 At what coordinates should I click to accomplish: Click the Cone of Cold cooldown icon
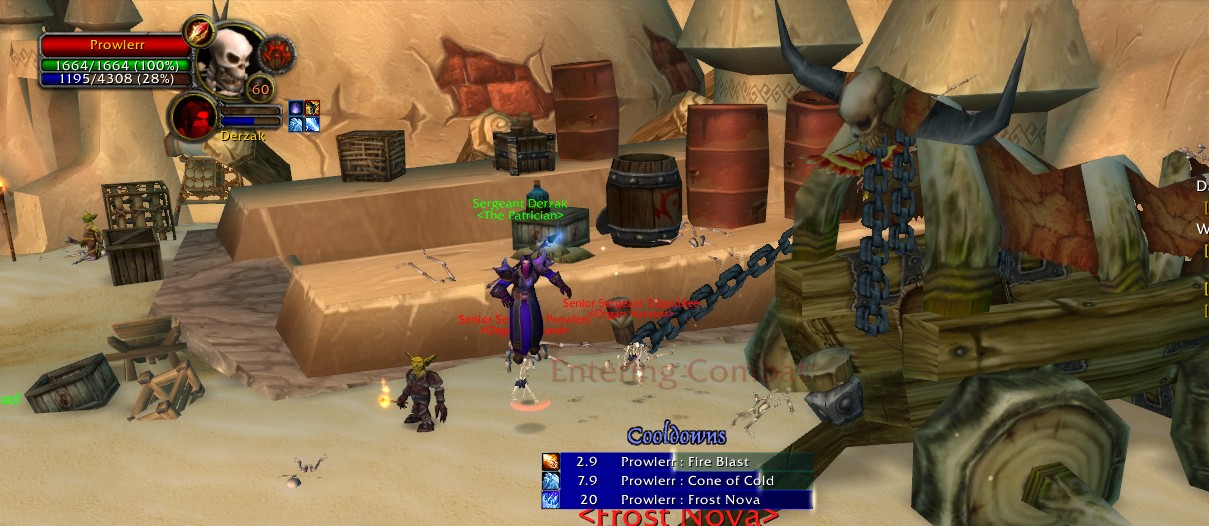551,481
